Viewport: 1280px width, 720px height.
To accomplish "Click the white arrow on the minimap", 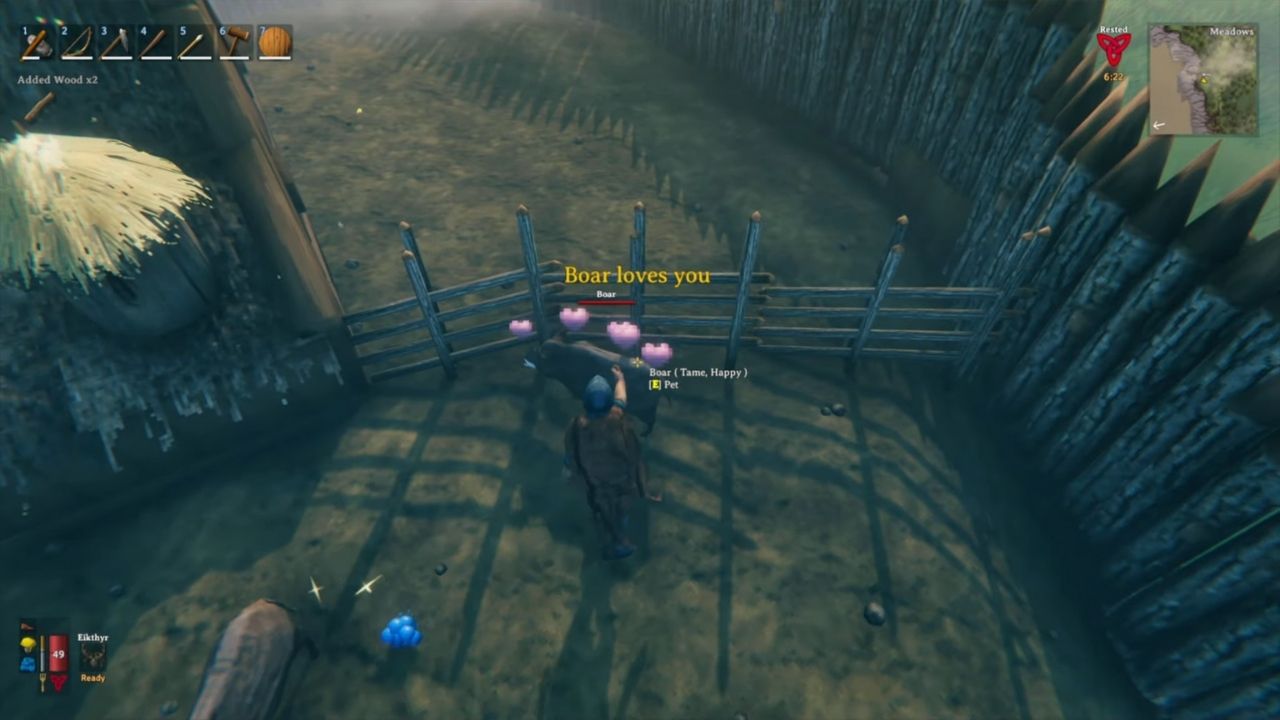I will pyautogui.click(x=1159, y=124).
